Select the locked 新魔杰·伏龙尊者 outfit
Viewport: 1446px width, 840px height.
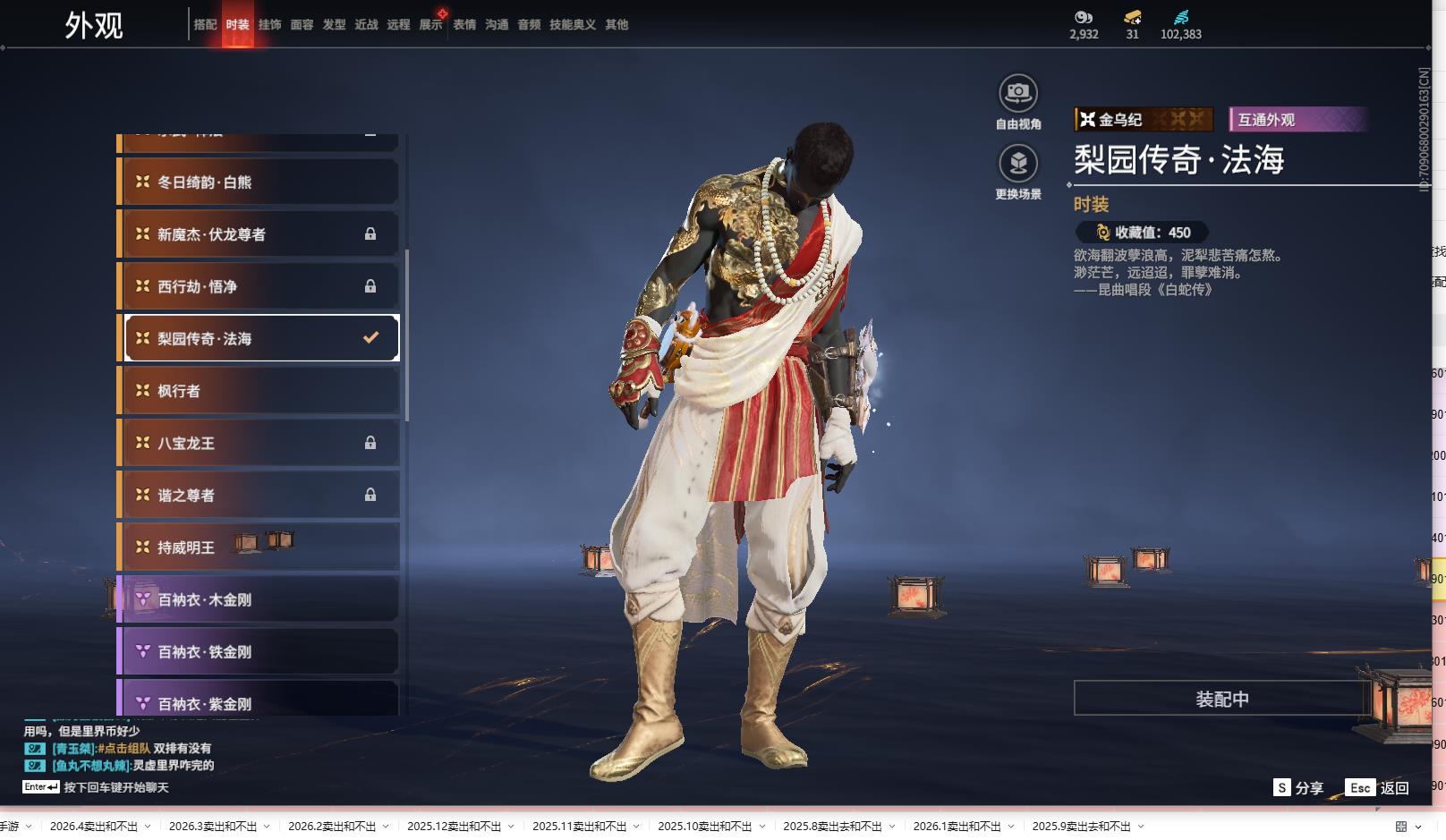[259, 234]
